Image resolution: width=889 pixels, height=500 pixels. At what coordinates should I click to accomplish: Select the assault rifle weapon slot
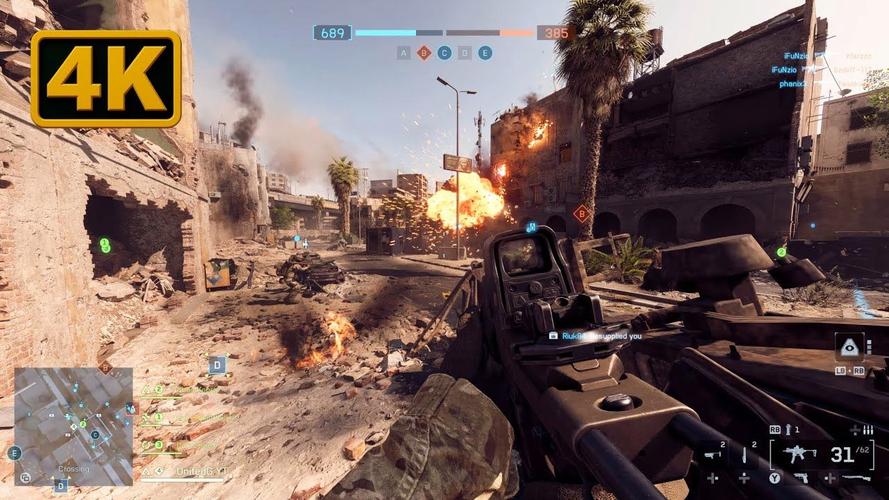pyautogui.click(x=800, y=455)
